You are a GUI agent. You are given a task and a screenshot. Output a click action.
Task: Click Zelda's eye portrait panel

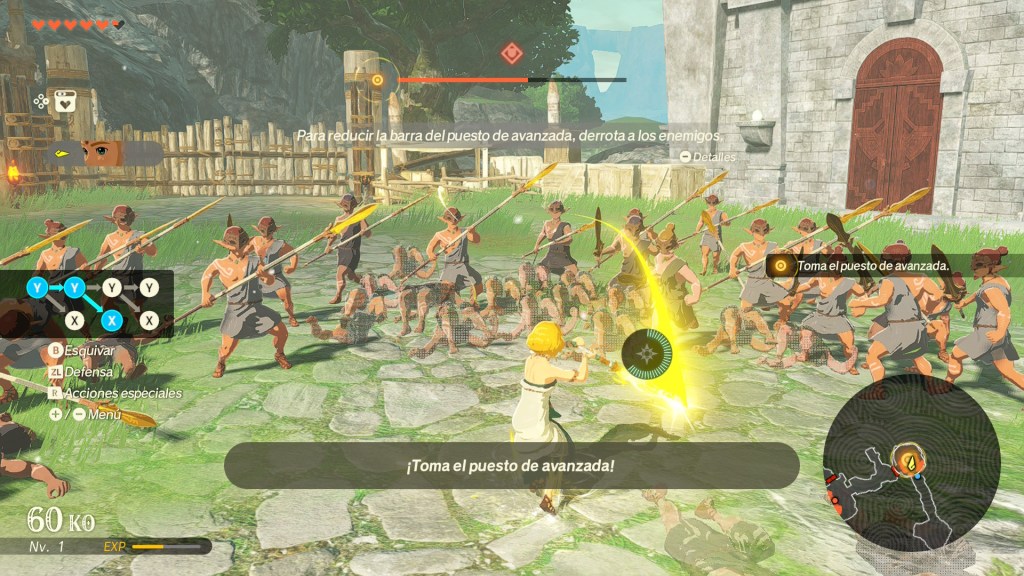[x=103, y=153]
